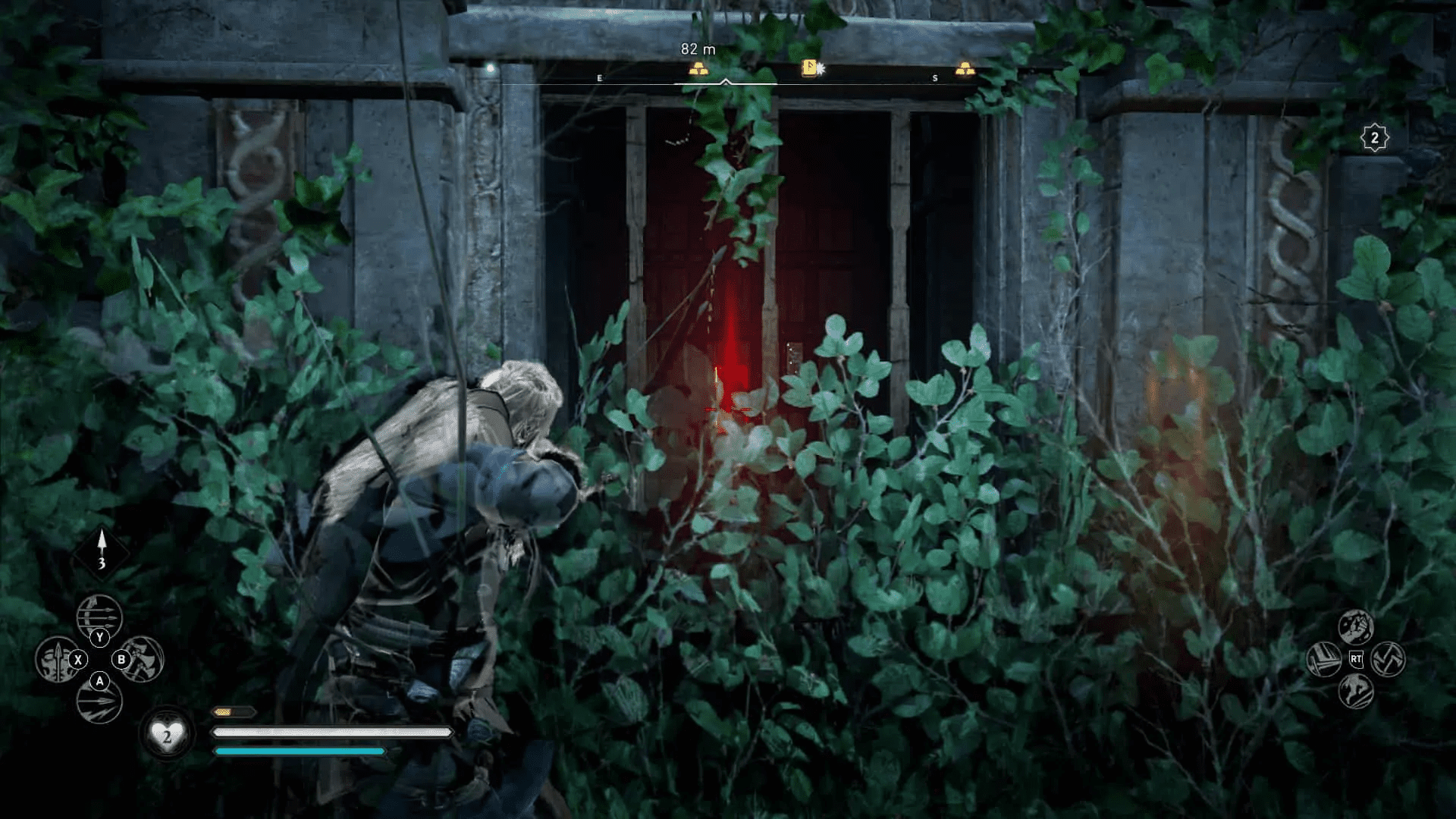This screenshot has height=819, width=1456.
Task: Select the trap ability left of RT
Action: tap(1324, 658)
